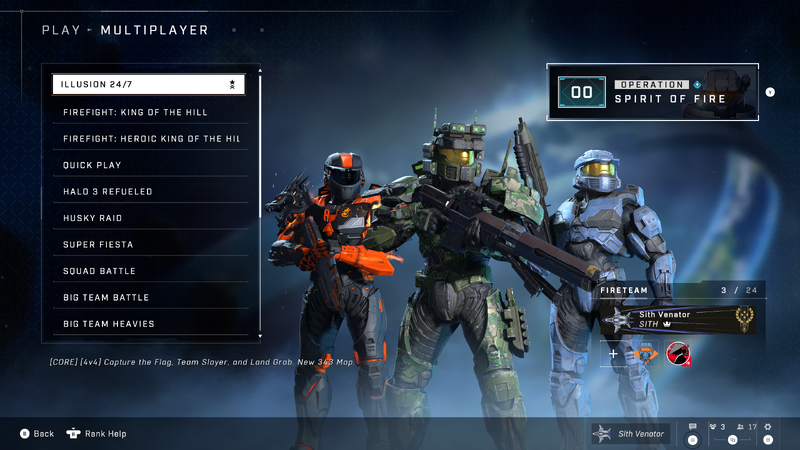The width and height of the screenshot is (800, 450).
Task: Select the Big Team Battle playlist
Action: (x=148, y=297)
